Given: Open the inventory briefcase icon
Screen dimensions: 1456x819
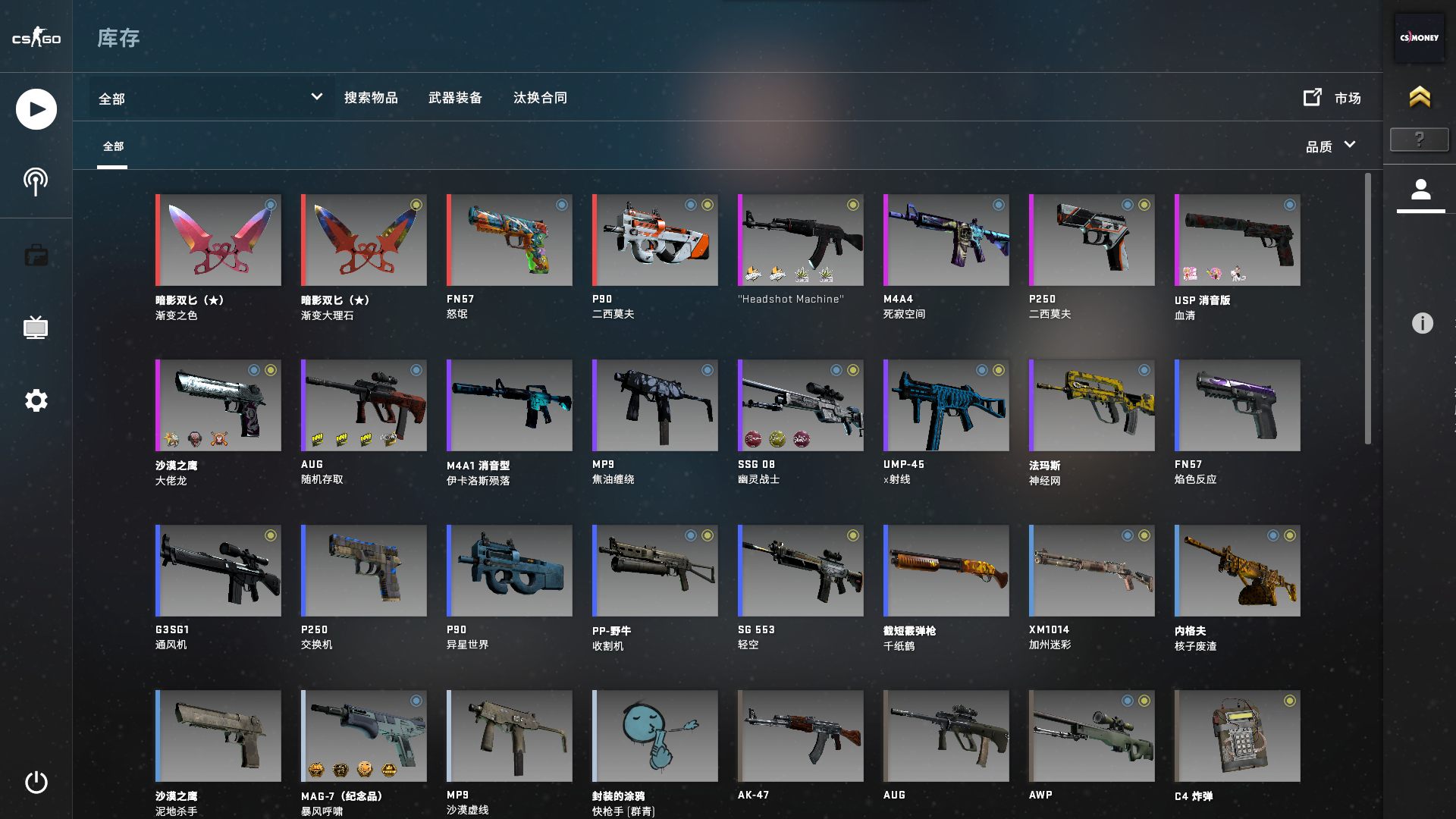Looking at the screenshot, I should [x=35, y=255].
